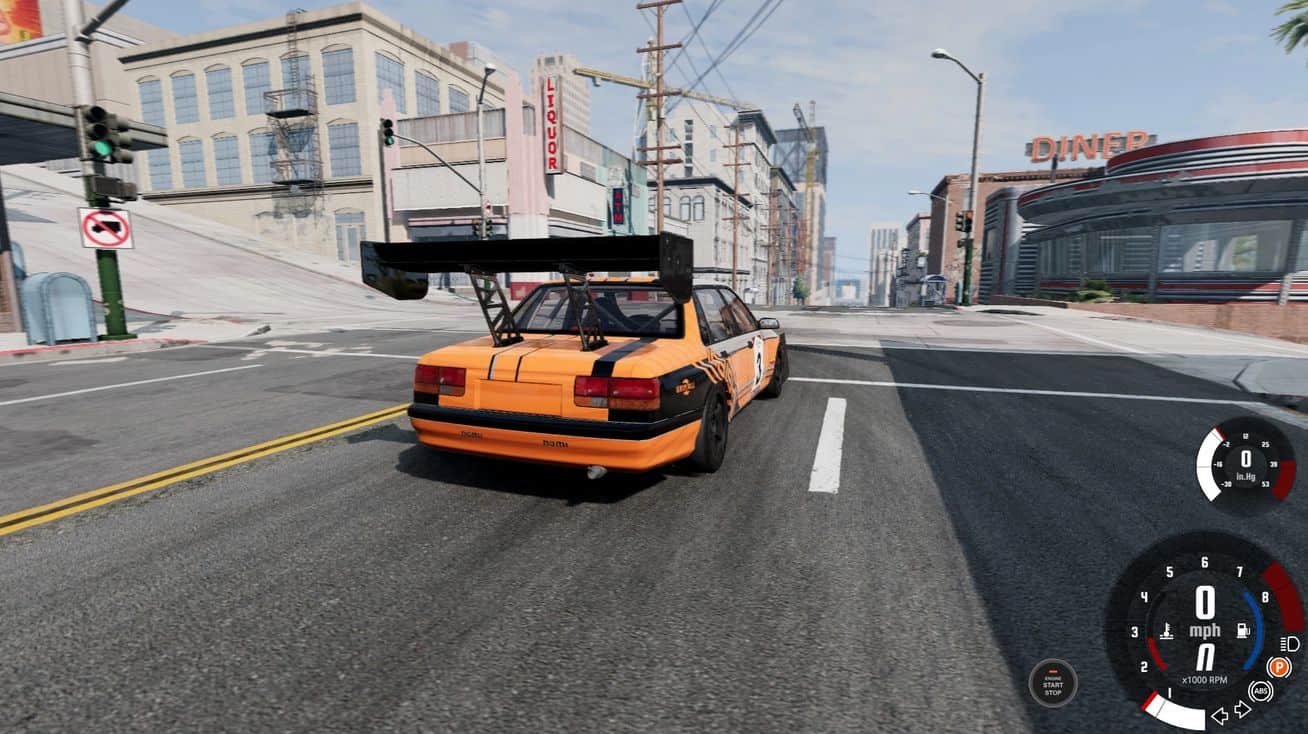Image resolution: width=1308 pixels, height=734 pixels.
Task: Click the fuel pump icon
Action: [1243, 631]
